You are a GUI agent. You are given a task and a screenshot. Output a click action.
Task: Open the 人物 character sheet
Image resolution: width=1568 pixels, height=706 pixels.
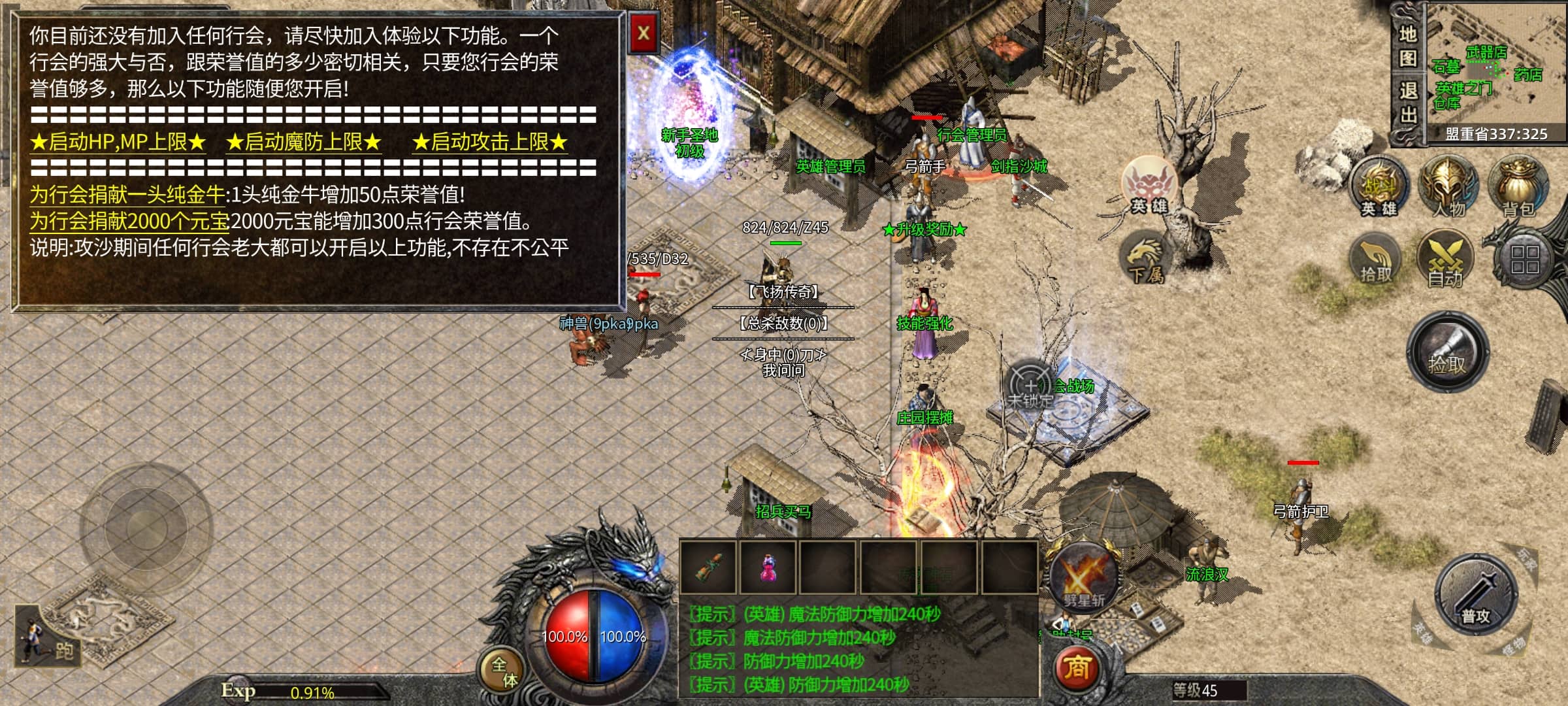(1448, 186)
